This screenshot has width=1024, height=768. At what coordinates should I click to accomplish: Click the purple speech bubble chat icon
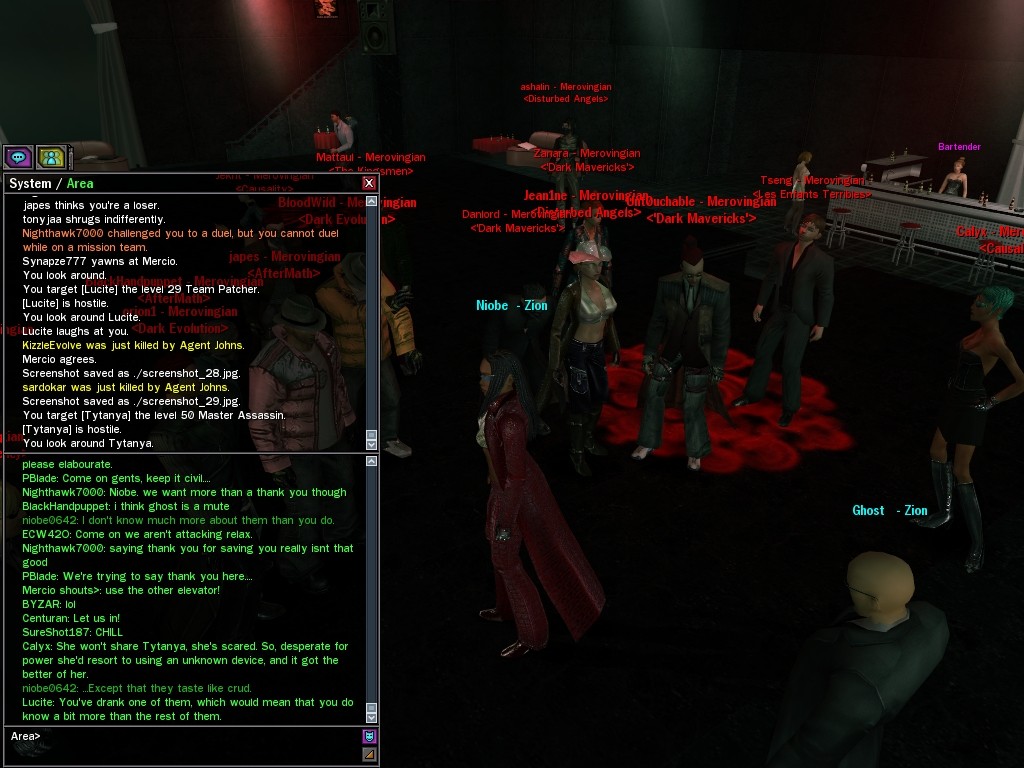point(18,157)
